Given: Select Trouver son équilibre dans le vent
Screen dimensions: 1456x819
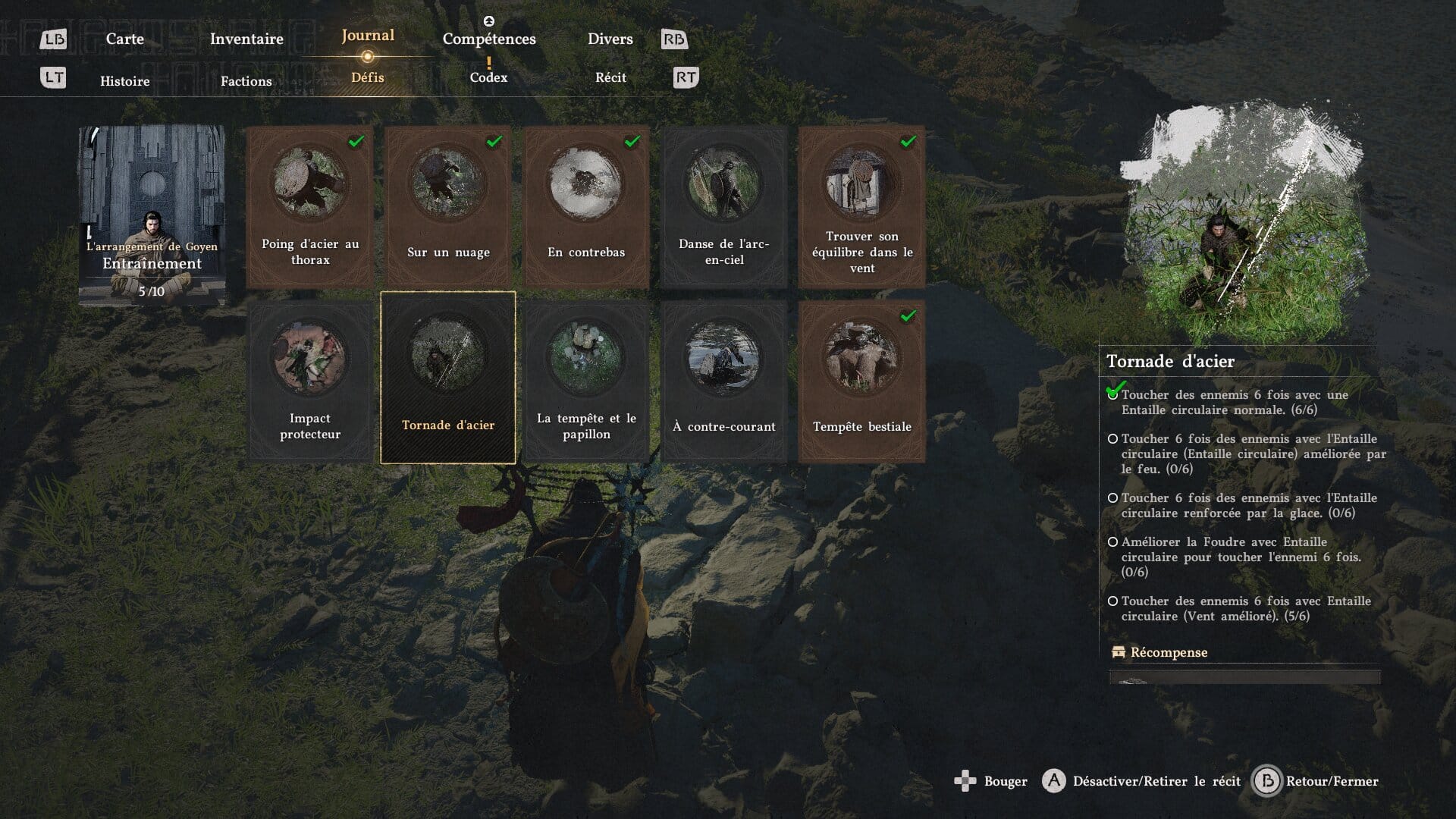Looking at the screenshot, I should tap(861, 206).
